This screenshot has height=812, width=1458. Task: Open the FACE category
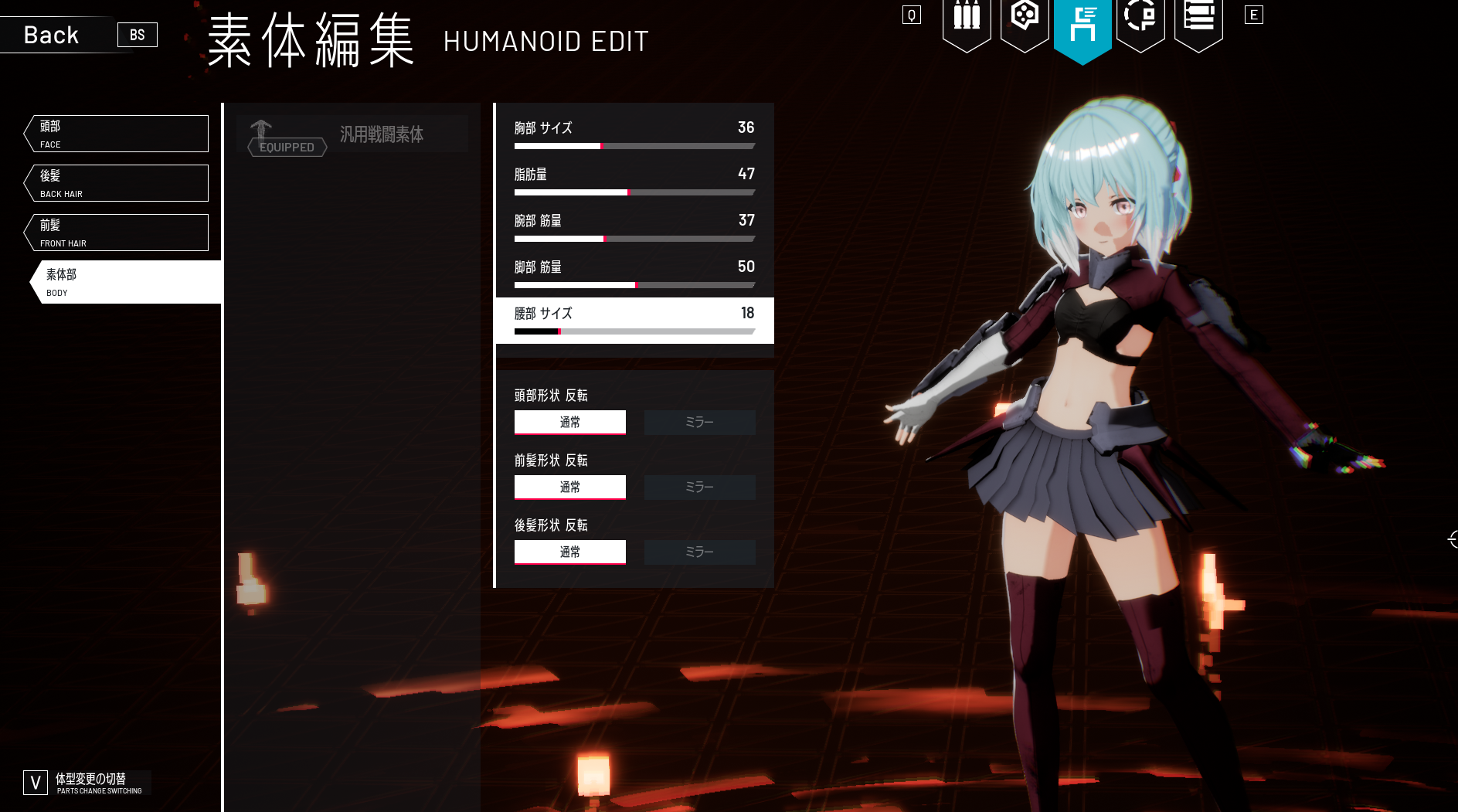pyautogui.click(x=117, y=134)
